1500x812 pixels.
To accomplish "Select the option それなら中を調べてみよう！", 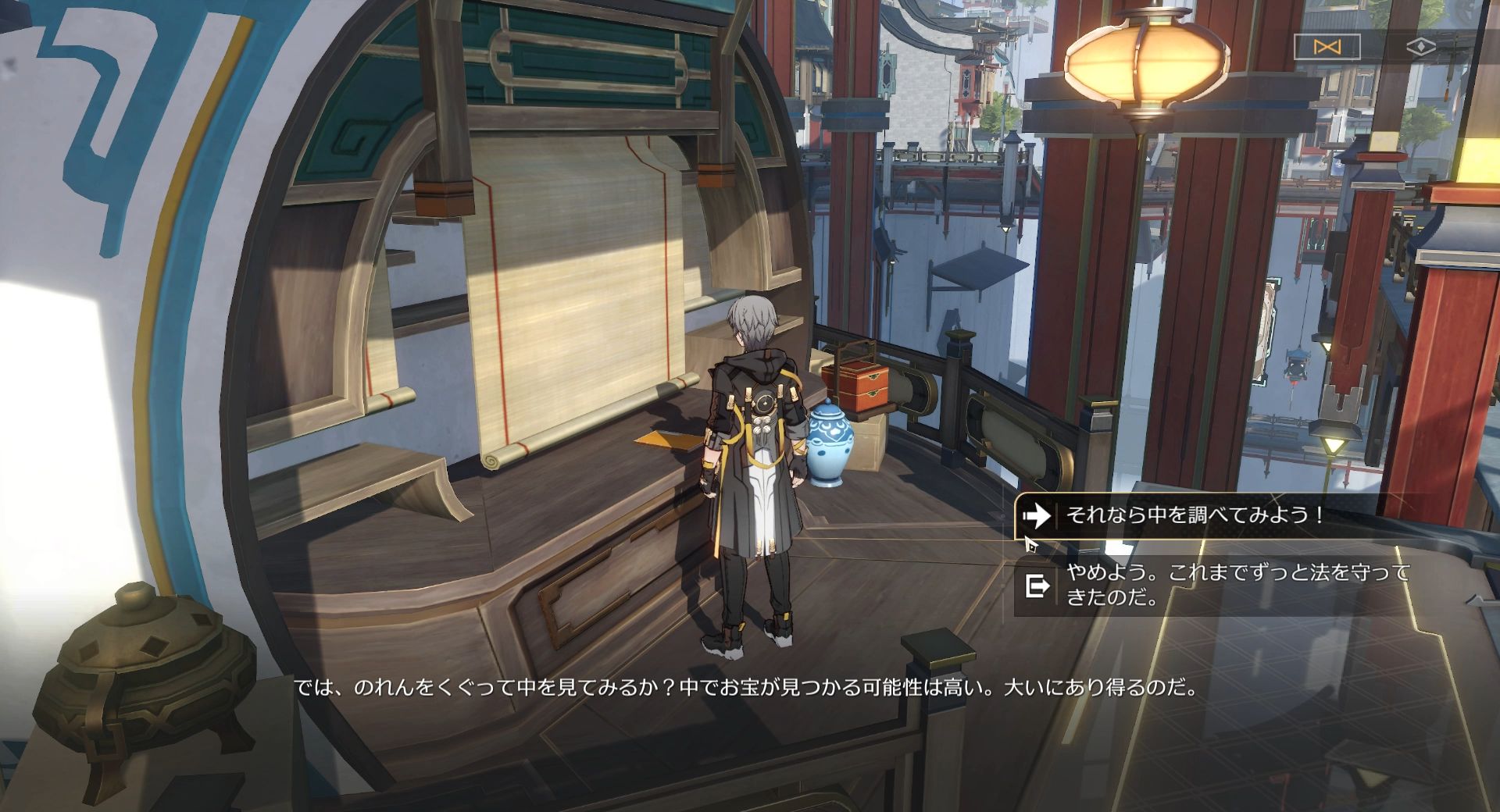I will click(1195, 515).
